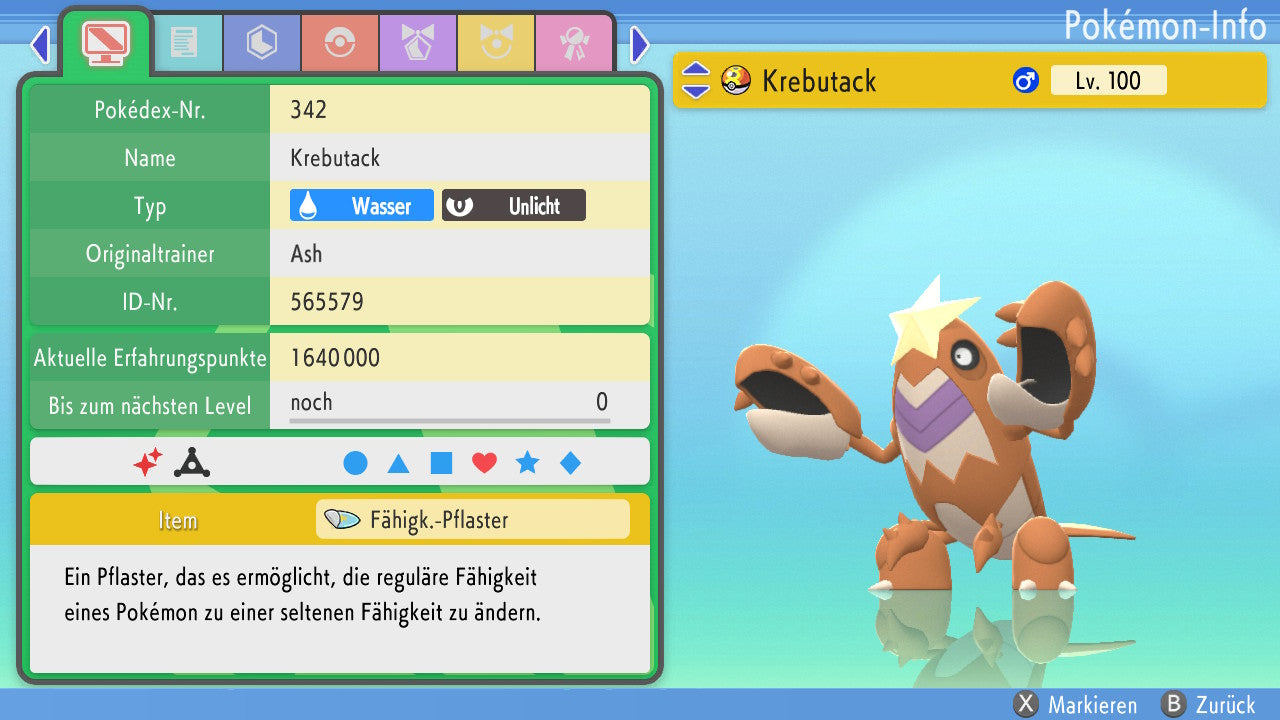Click the left arrow beside the tabs
1280x720 pixels.
[40, 44]
